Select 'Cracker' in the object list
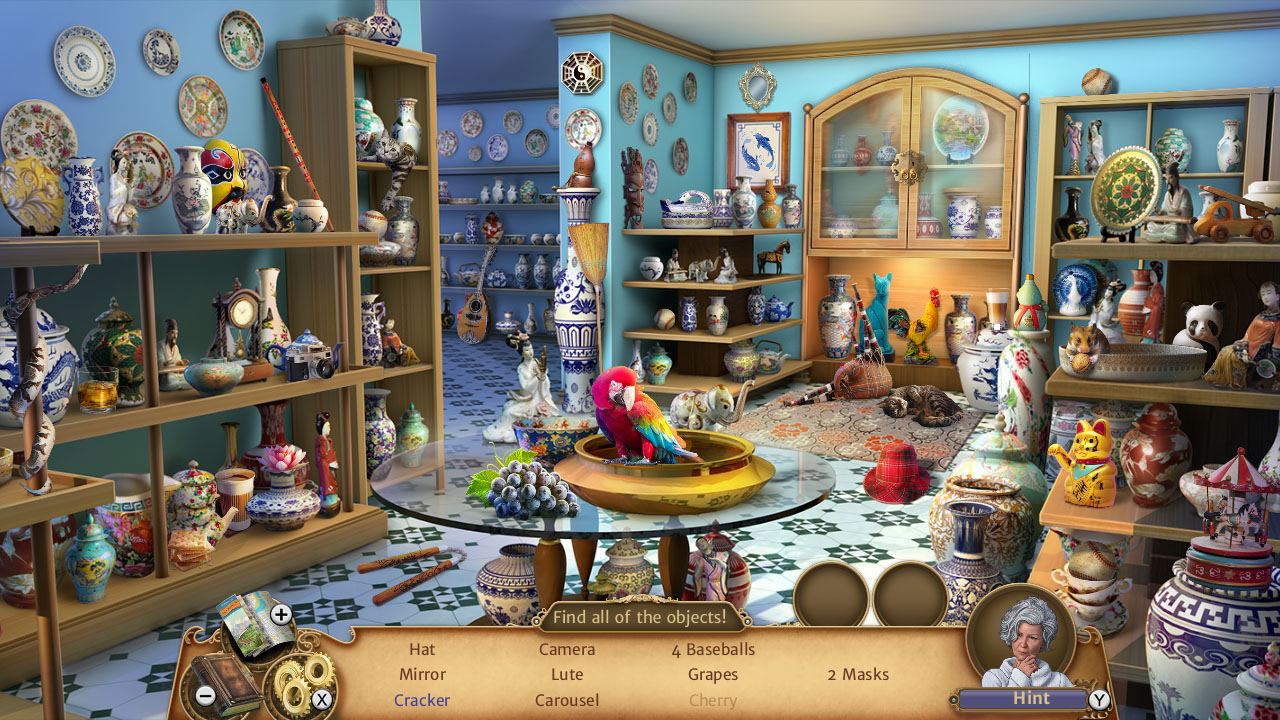 (421, 700)
